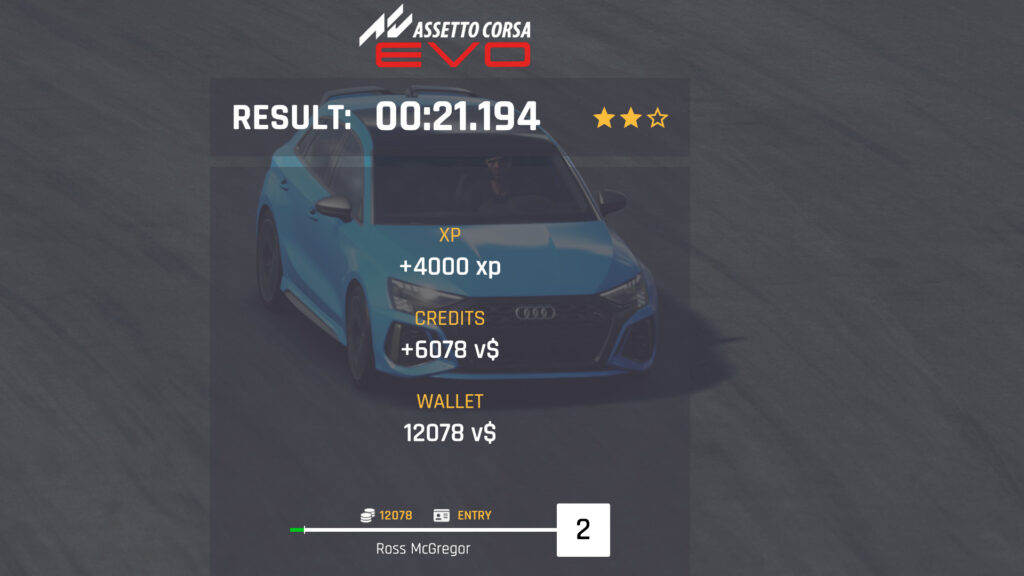Open the Ross McGregor driver profile
Screen dimensions: 1024x576
click(x=423, y=549)
